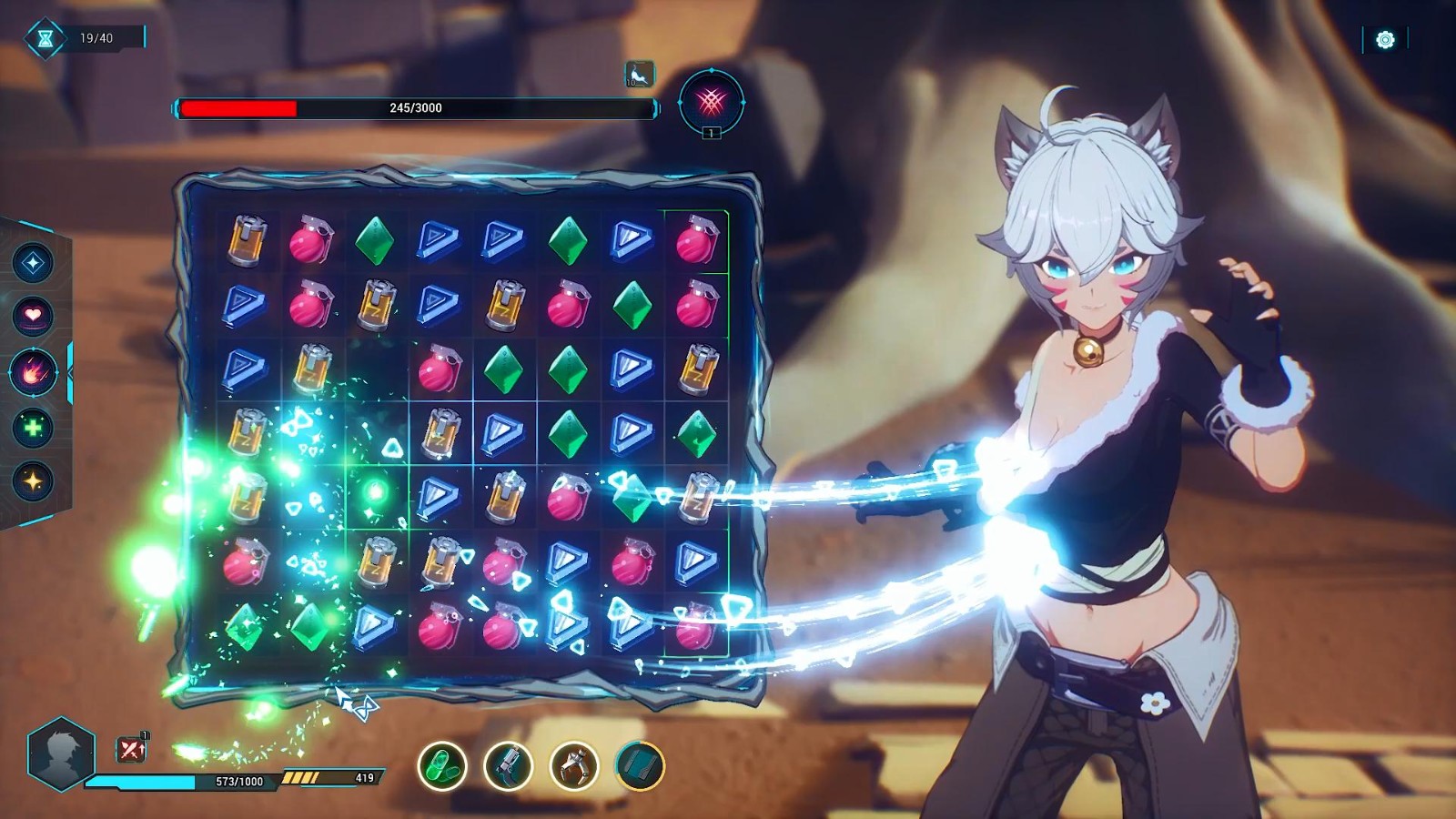1456x819 pixels.
Task: Open the gear settings menu
Action: tap(1385, 39)
